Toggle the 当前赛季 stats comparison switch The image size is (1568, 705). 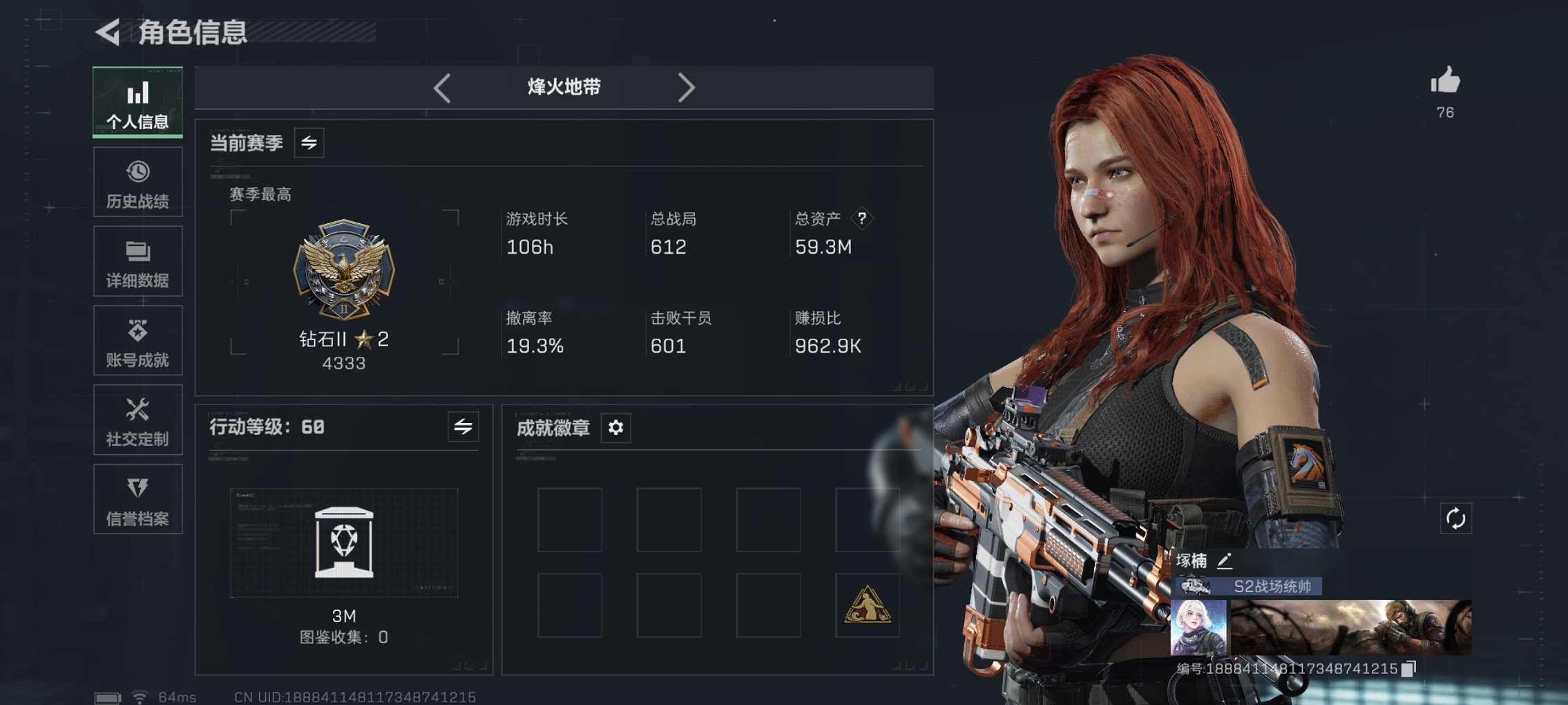(311, 144)
